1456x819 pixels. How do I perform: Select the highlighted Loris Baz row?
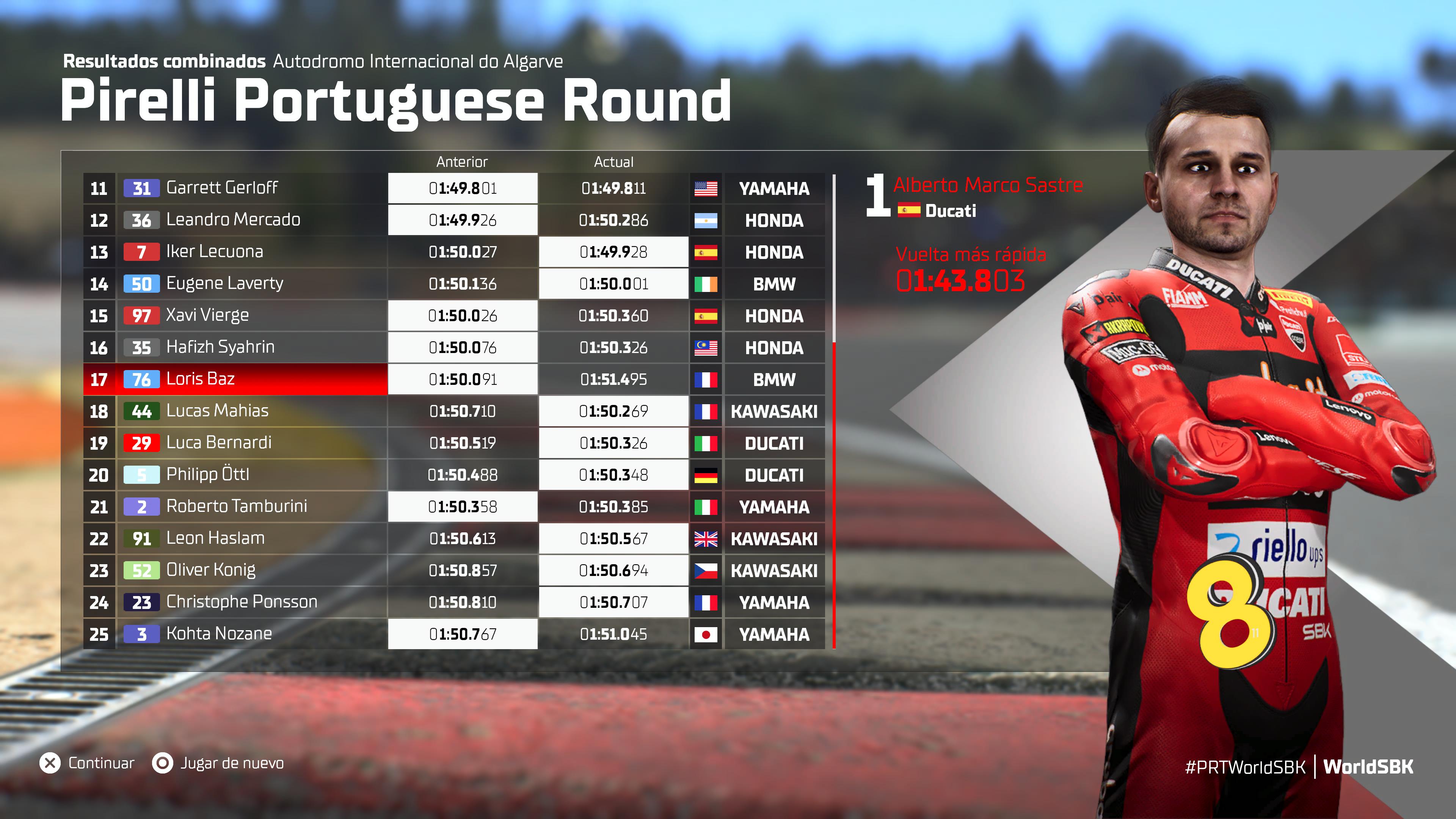[x=201, y=379]
